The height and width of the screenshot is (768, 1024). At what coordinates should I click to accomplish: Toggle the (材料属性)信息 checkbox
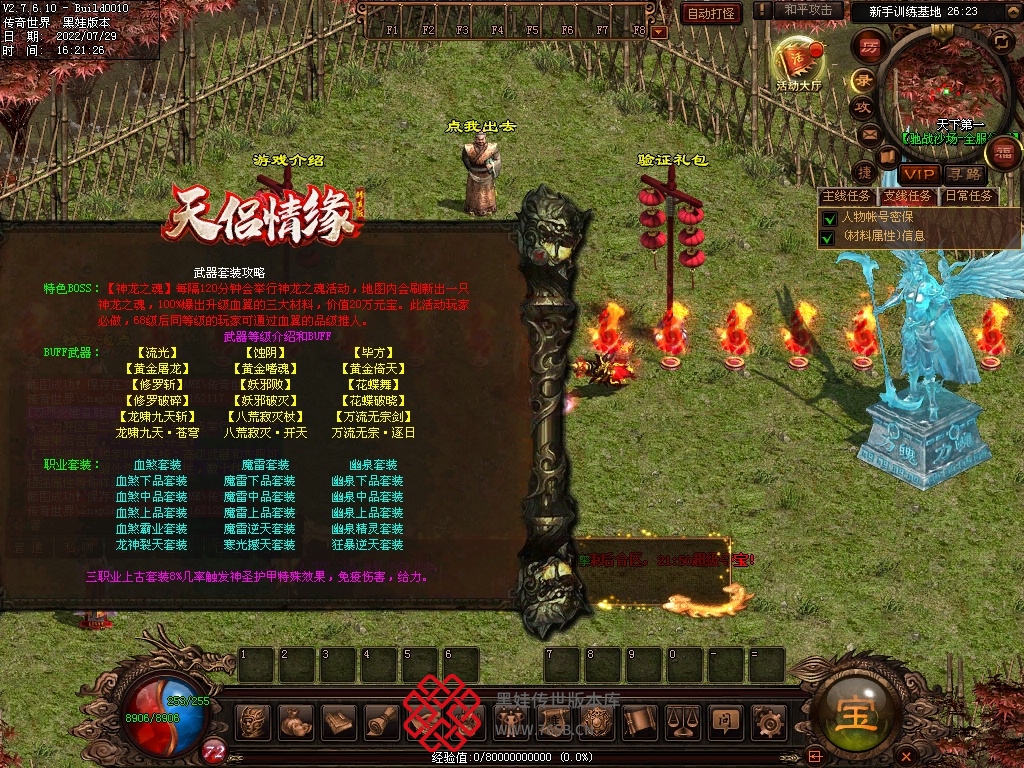(x=828, y=238)
